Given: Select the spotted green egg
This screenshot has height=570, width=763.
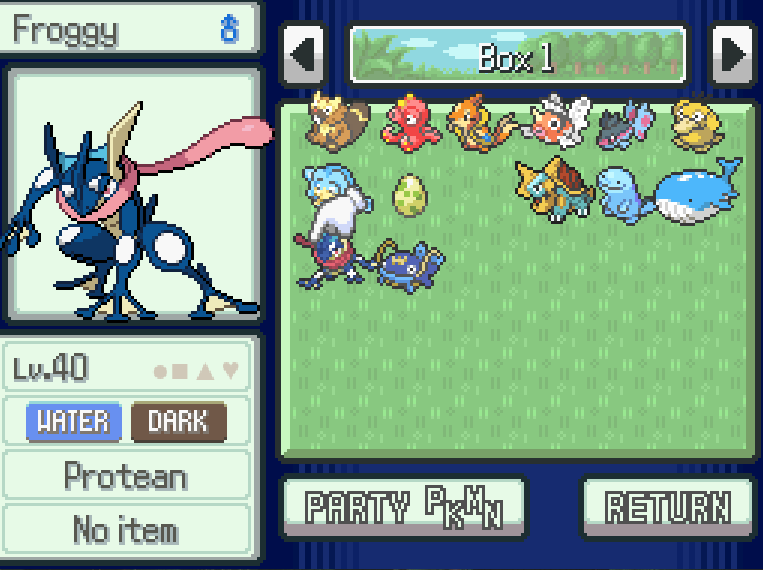Looking at the screenshot, I should (408, 195).
